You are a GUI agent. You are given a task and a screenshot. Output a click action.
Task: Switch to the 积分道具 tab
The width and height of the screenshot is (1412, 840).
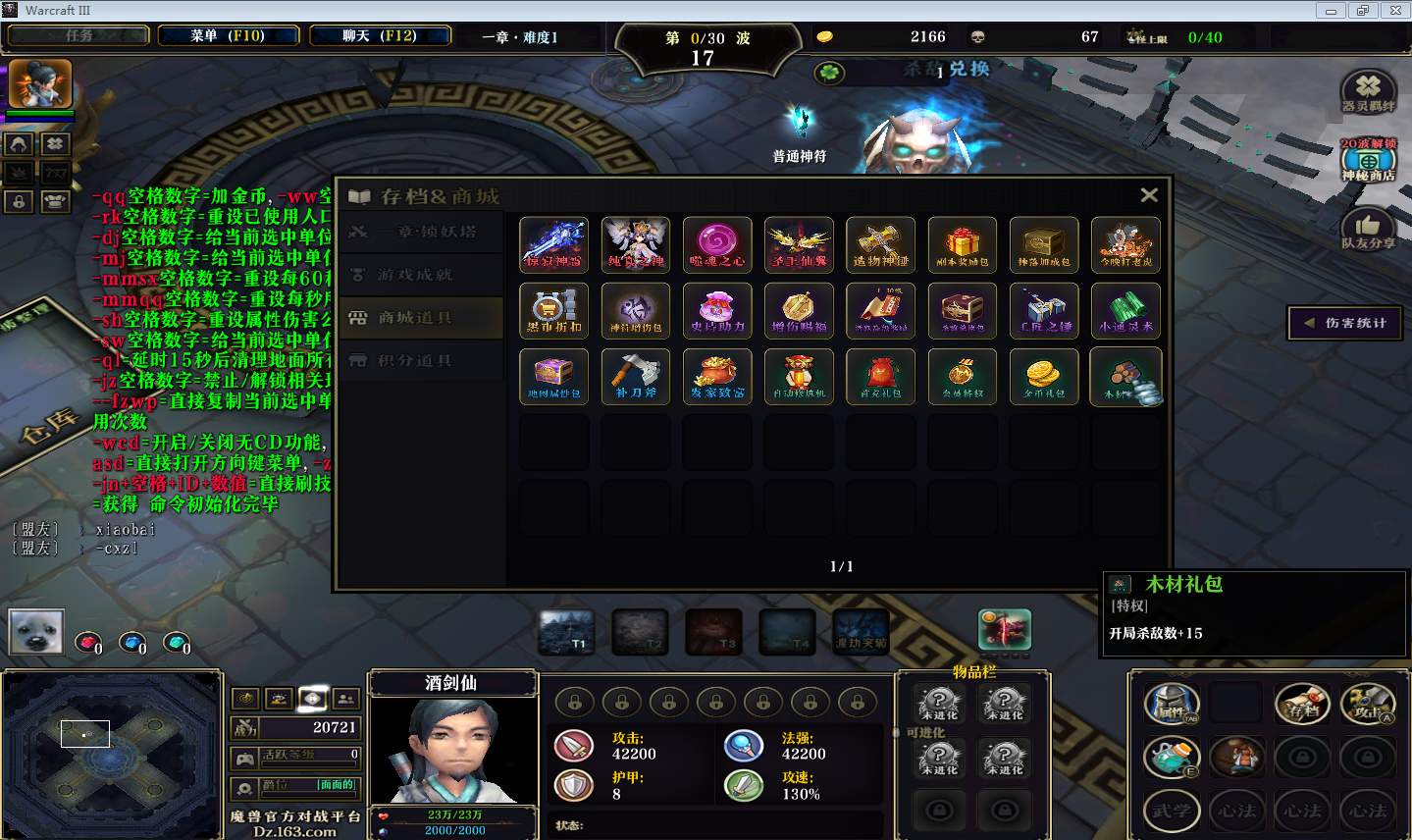click(x=416, y=361)
